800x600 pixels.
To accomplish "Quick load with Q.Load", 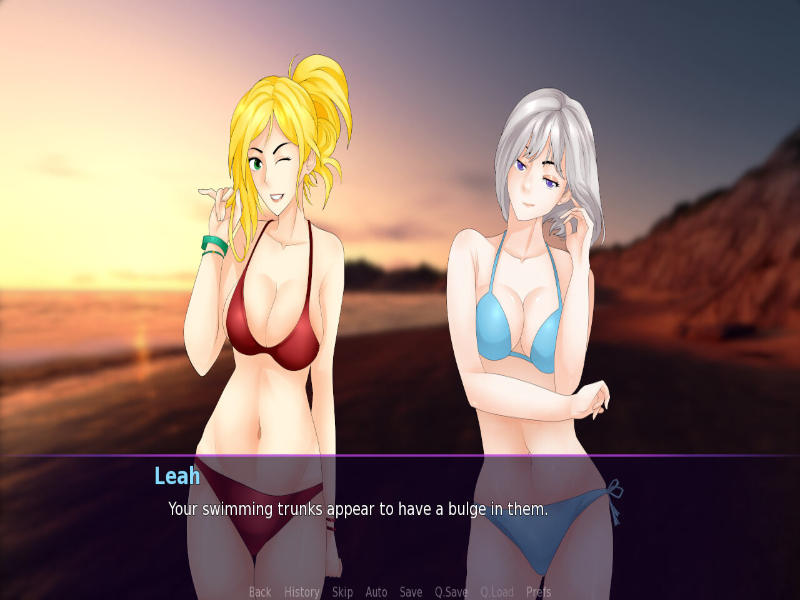I will click(497, 592).
